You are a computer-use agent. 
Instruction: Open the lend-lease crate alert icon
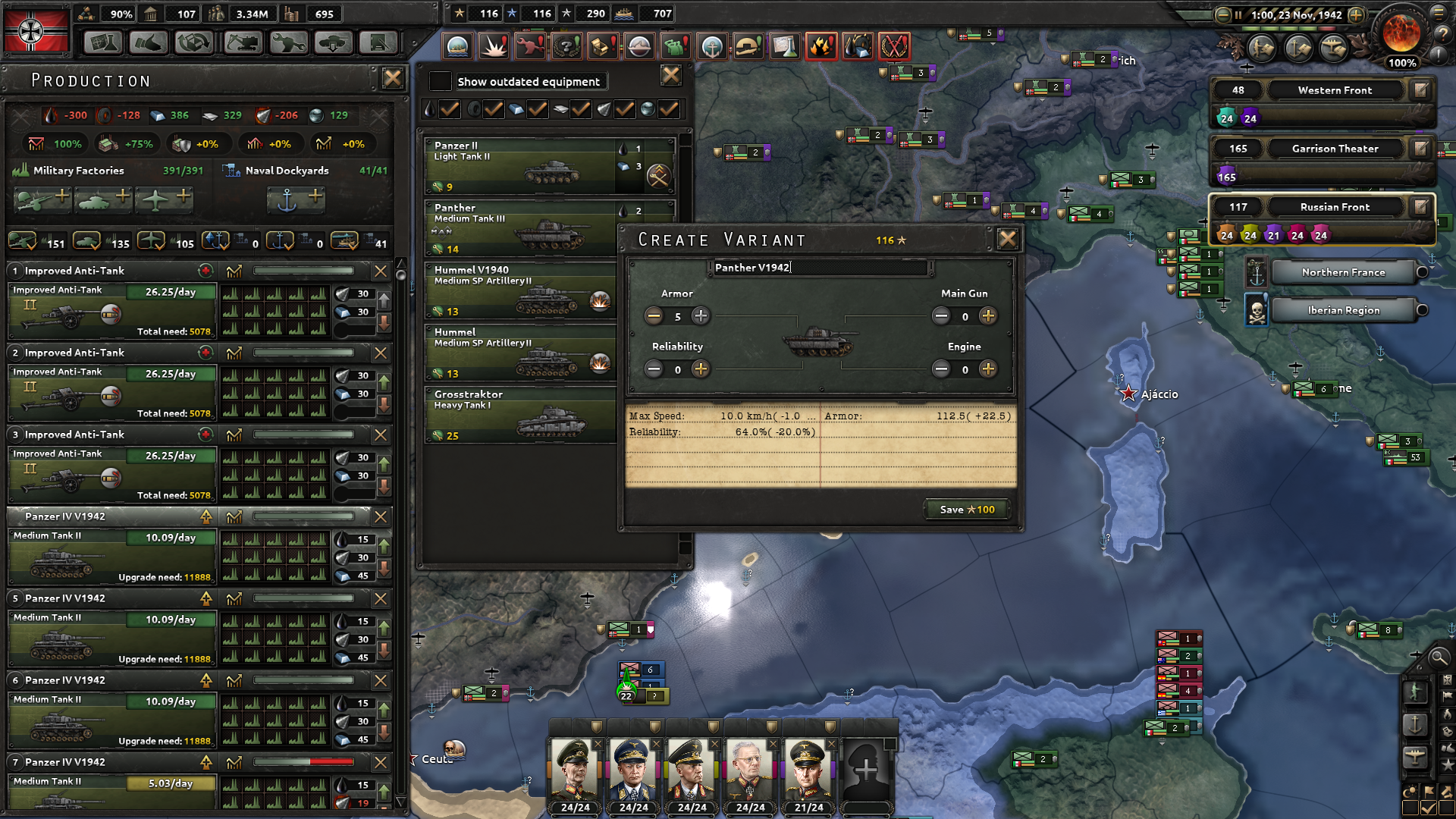pos(603,46)
